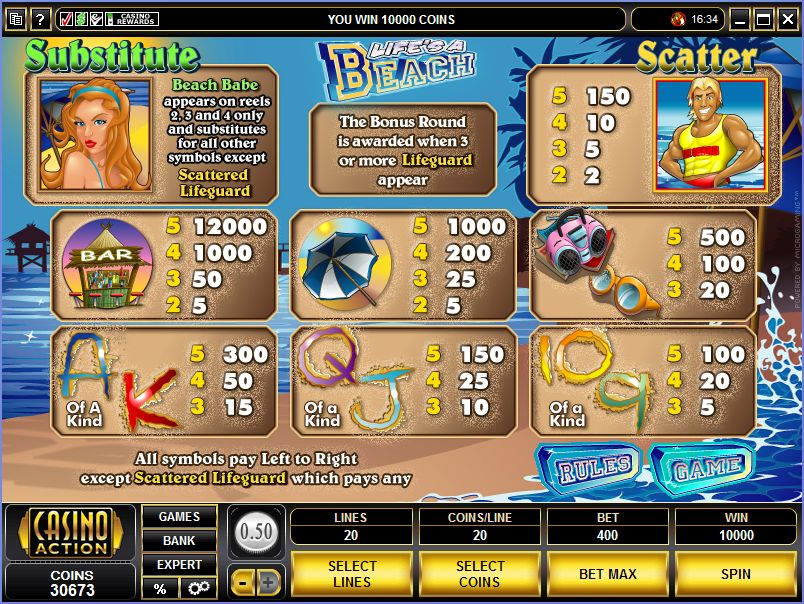804x604 pixels.
Task: Decrease coin size with minus button
Action: [x=243, y=581]
